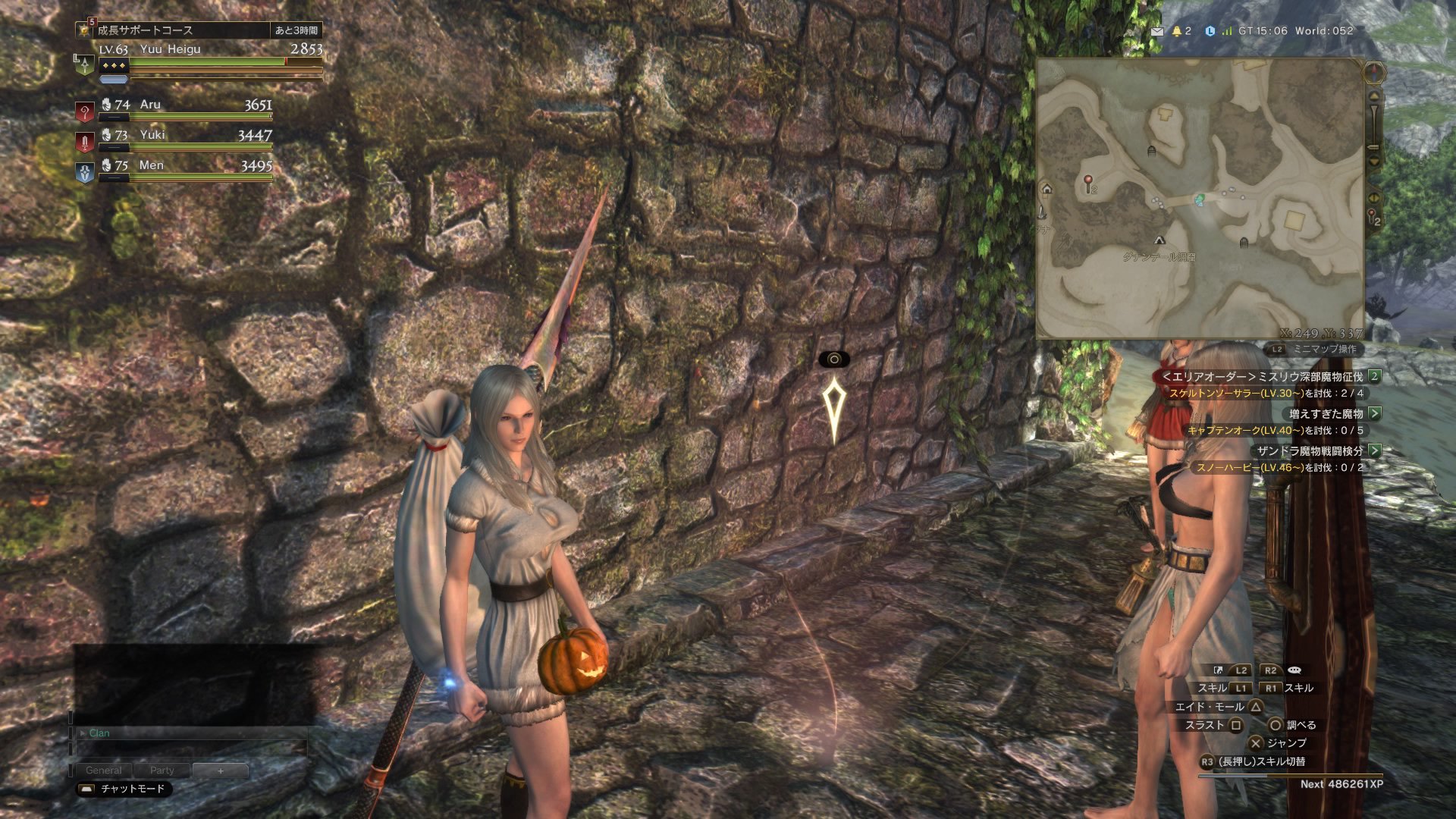Viewport: 1456px width, 819px height.
Task: Switch to the General chat tab
Action: click(x=103, y=770)
